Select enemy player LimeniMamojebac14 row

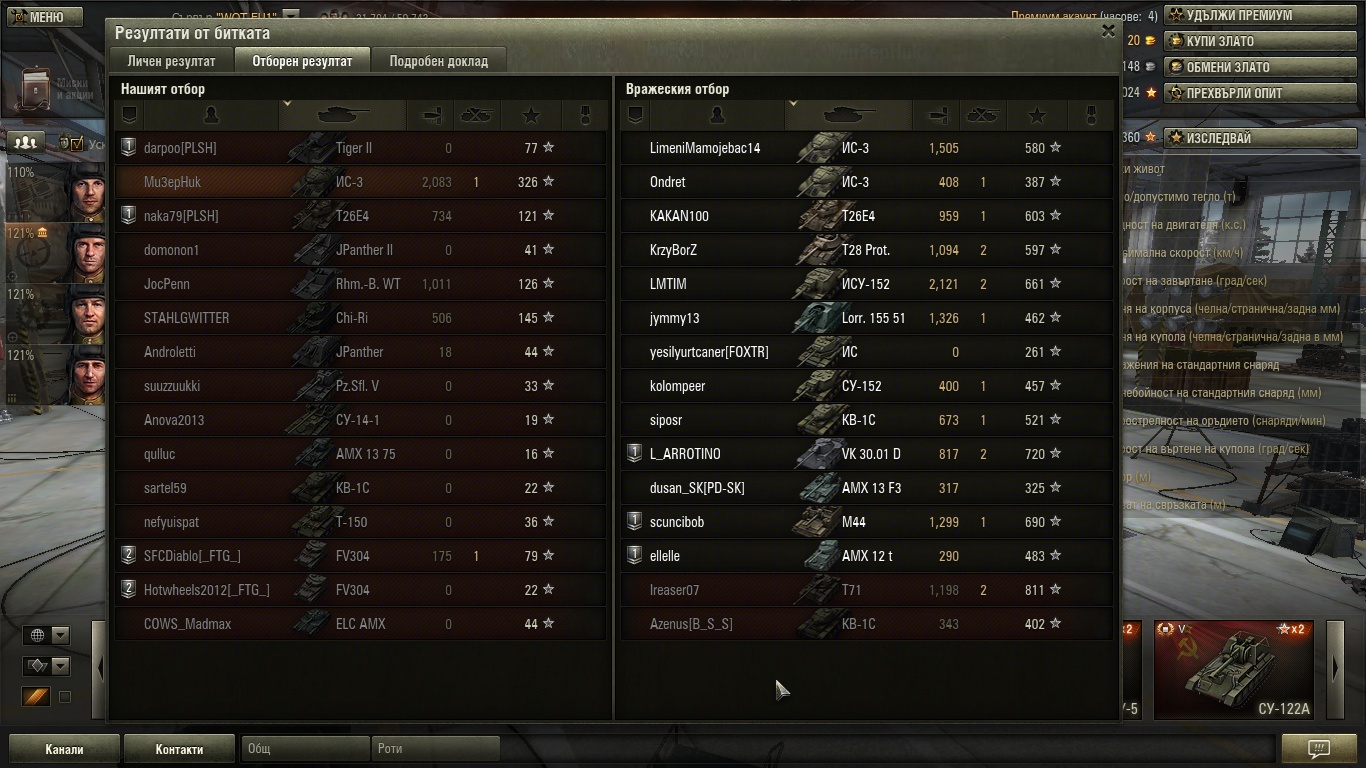[704, 148]
